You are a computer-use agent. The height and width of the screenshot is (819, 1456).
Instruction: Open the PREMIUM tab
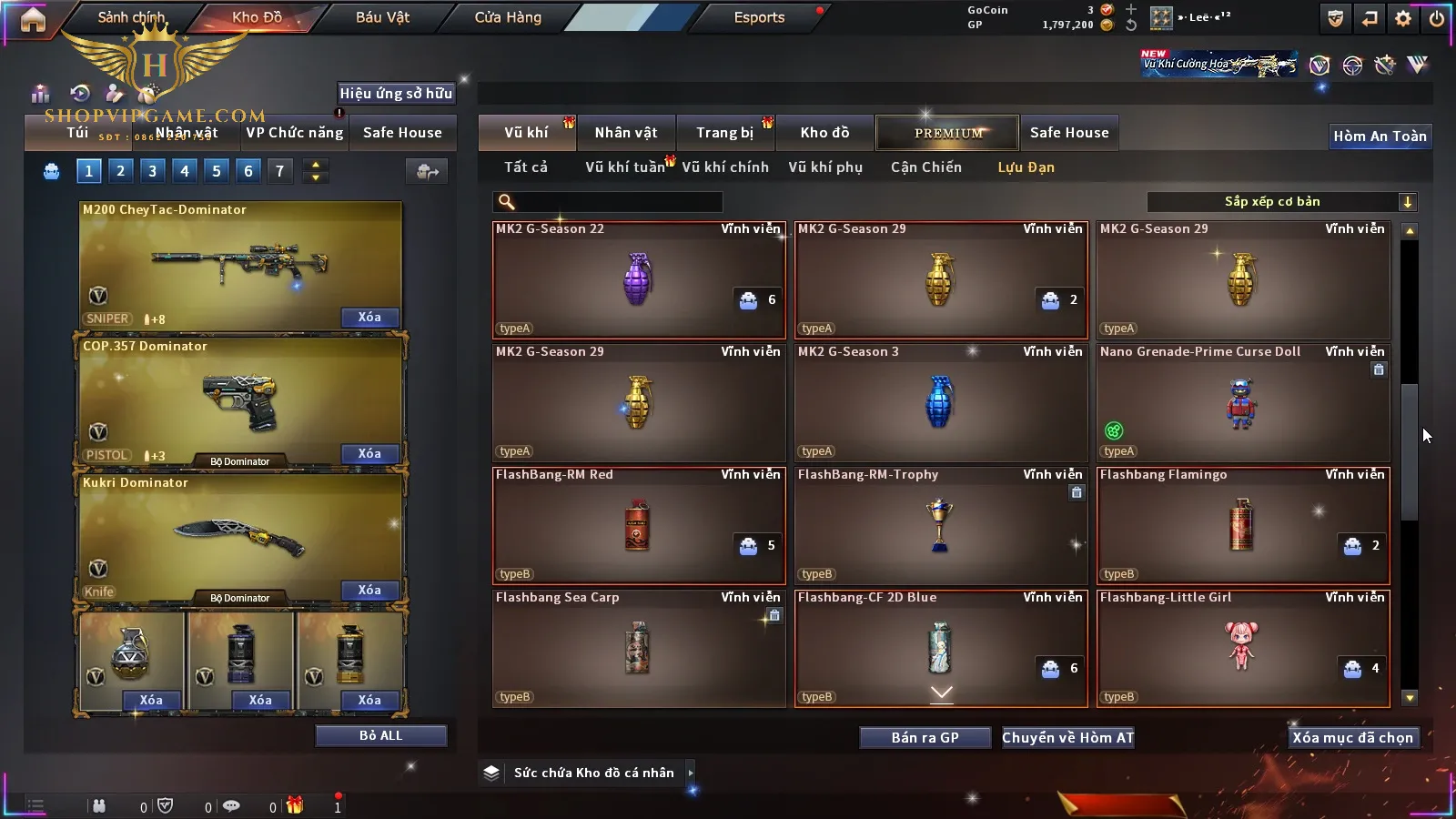click(948, 133)
